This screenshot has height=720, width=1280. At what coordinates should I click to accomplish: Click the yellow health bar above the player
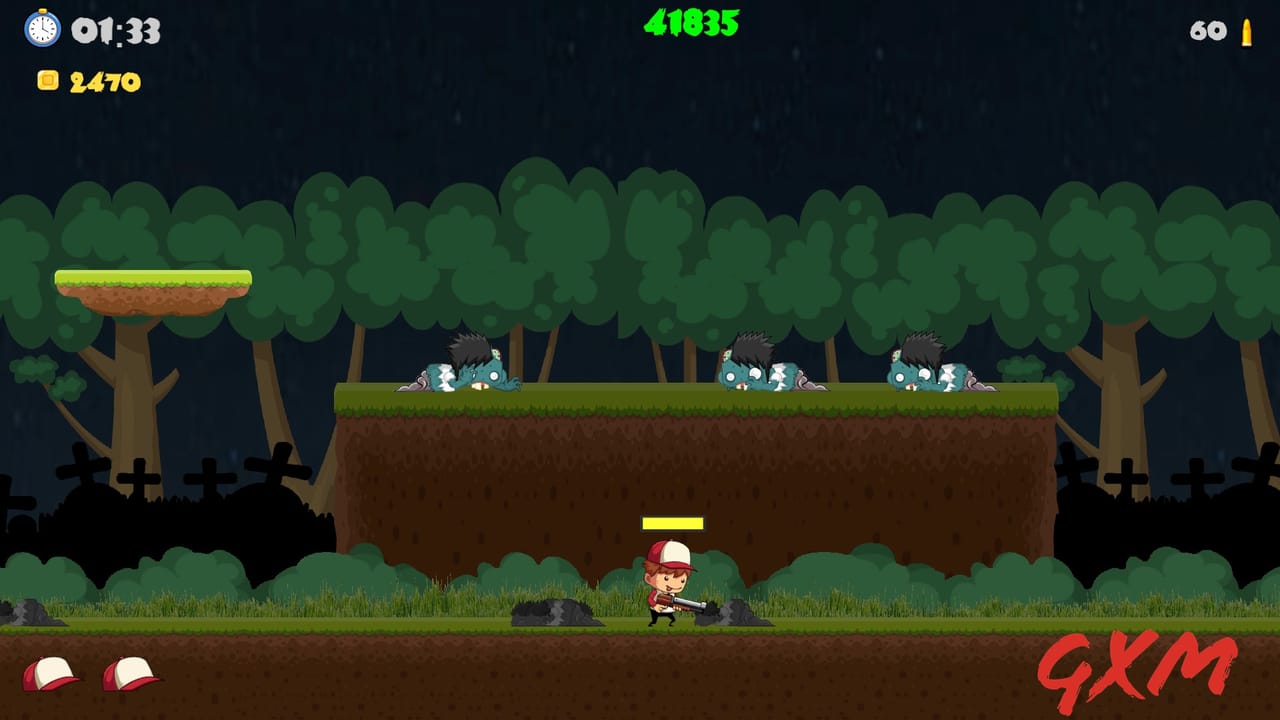coord(673,524)
